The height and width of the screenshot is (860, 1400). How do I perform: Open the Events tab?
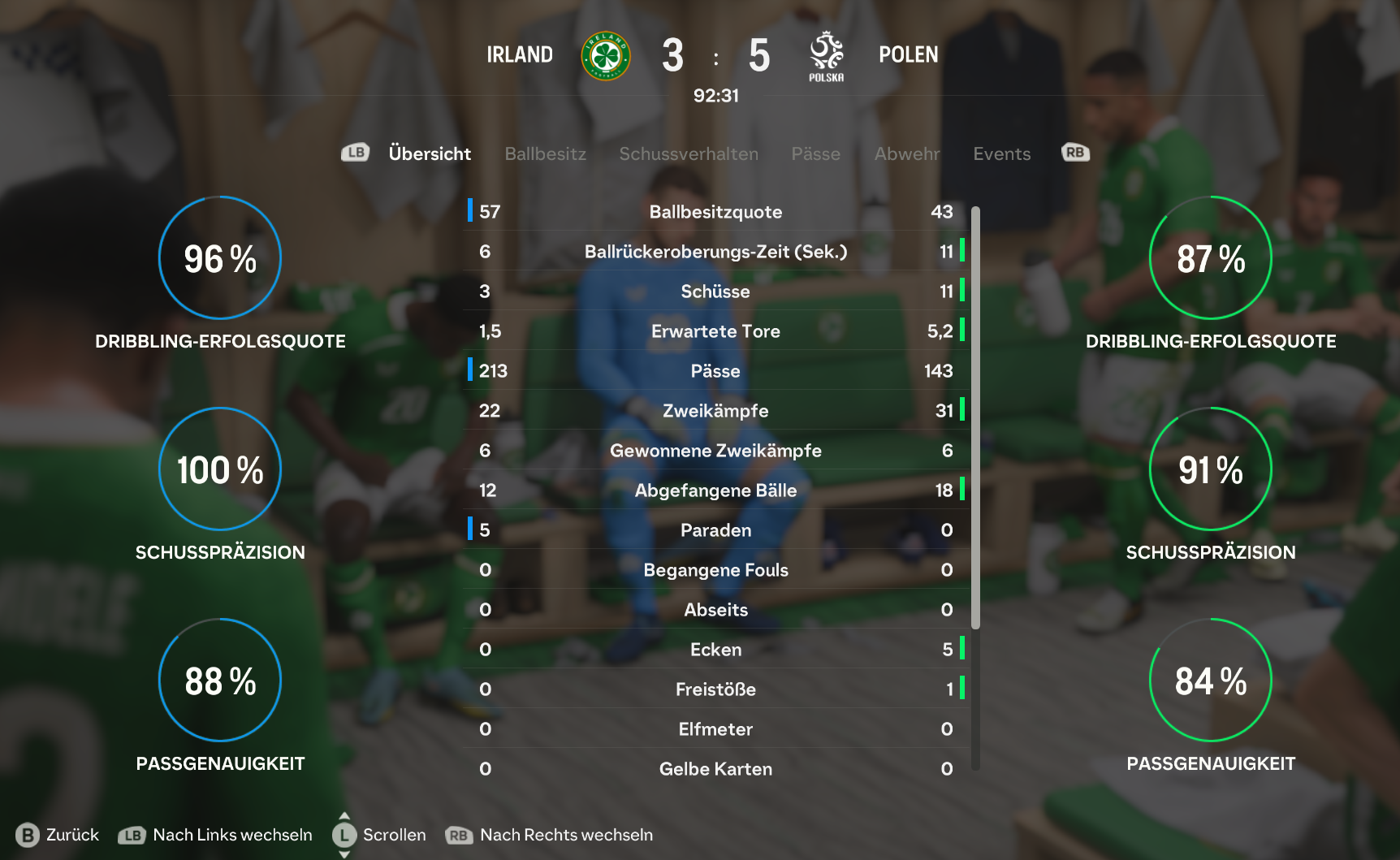click(x=1001, y=153)
